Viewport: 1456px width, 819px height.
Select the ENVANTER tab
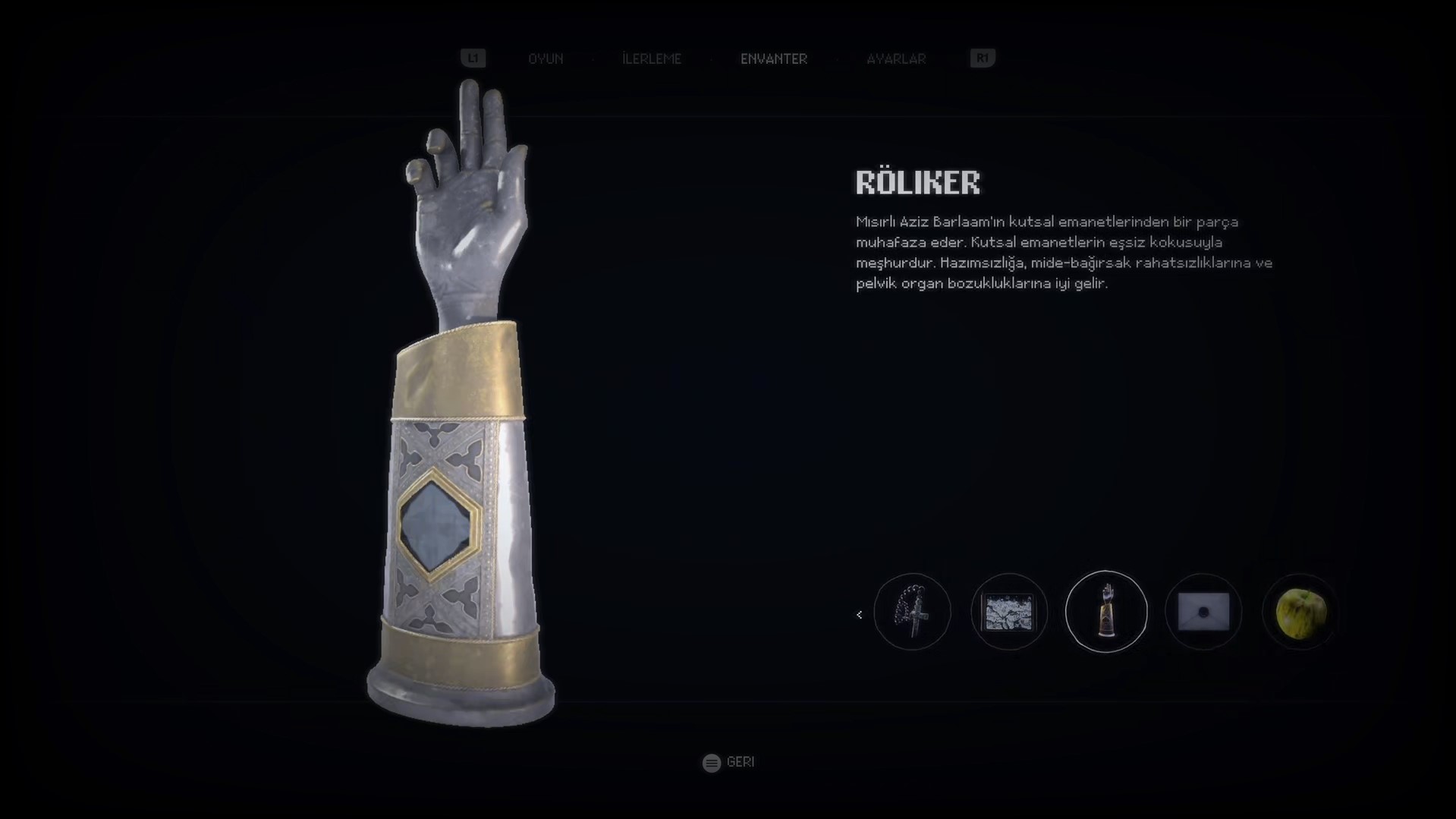point(774,58)
